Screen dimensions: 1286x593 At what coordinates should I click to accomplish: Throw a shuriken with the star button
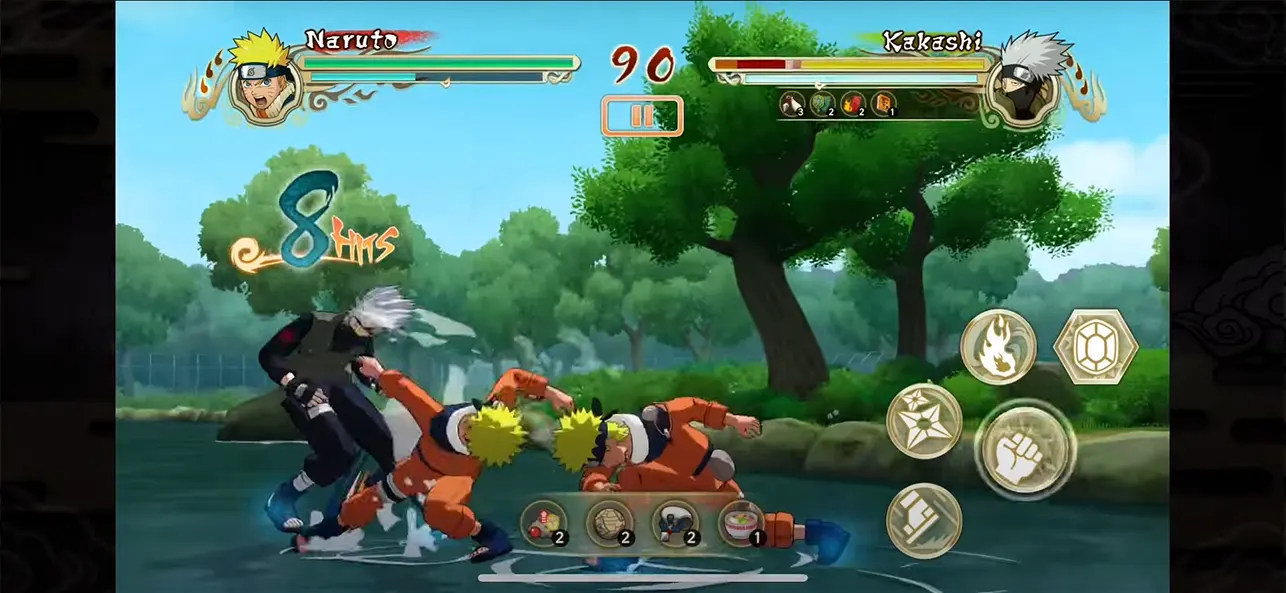click(923, 420)
